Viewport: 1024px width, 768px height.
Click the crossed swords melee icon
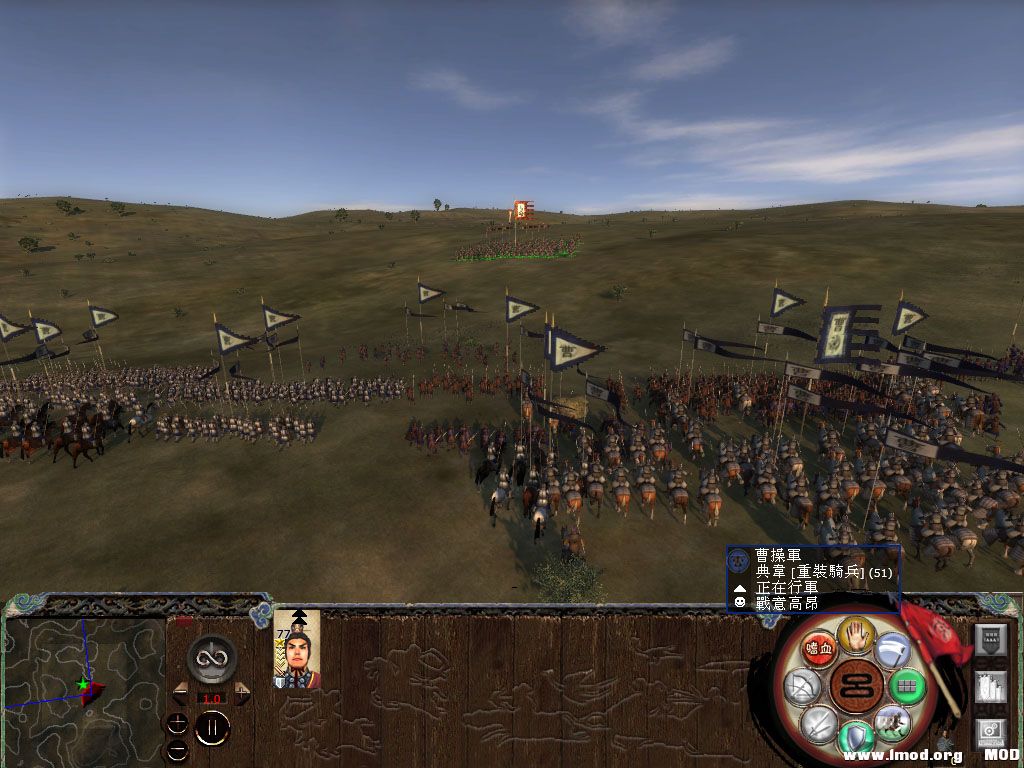[819, 723]
